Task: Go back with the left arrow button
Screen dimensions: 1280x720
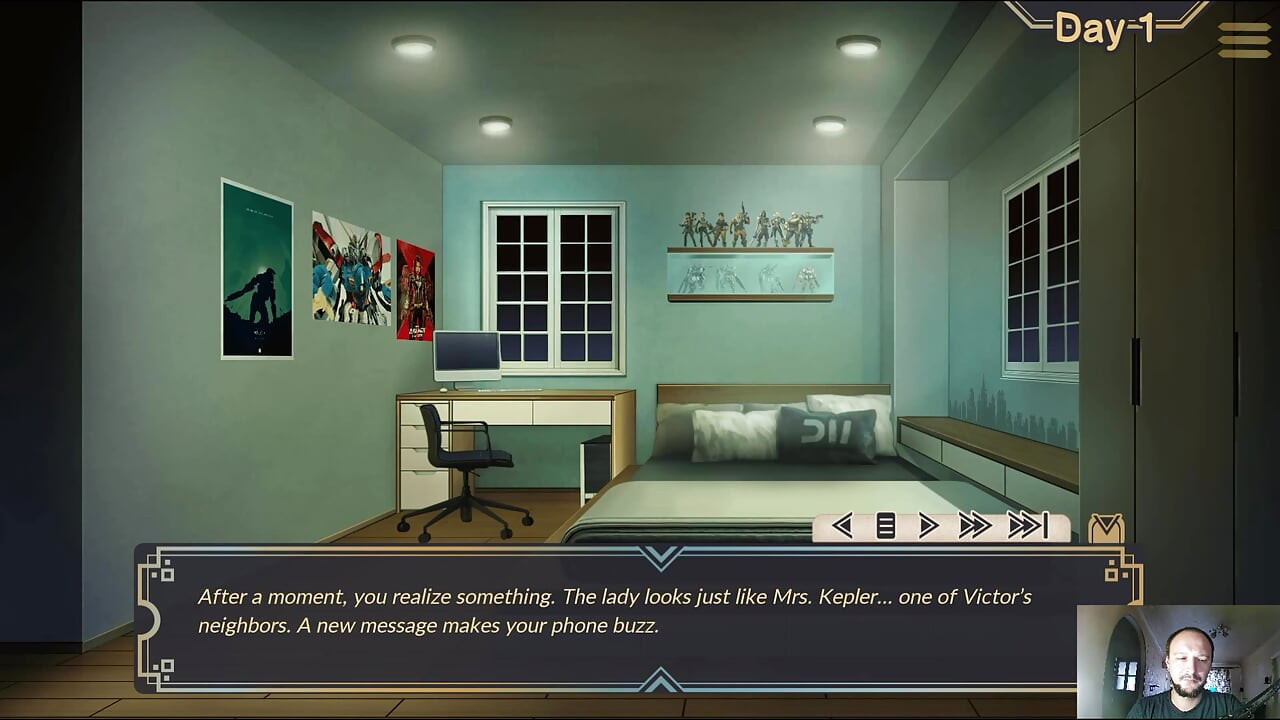Action: [x=842, y=526]
